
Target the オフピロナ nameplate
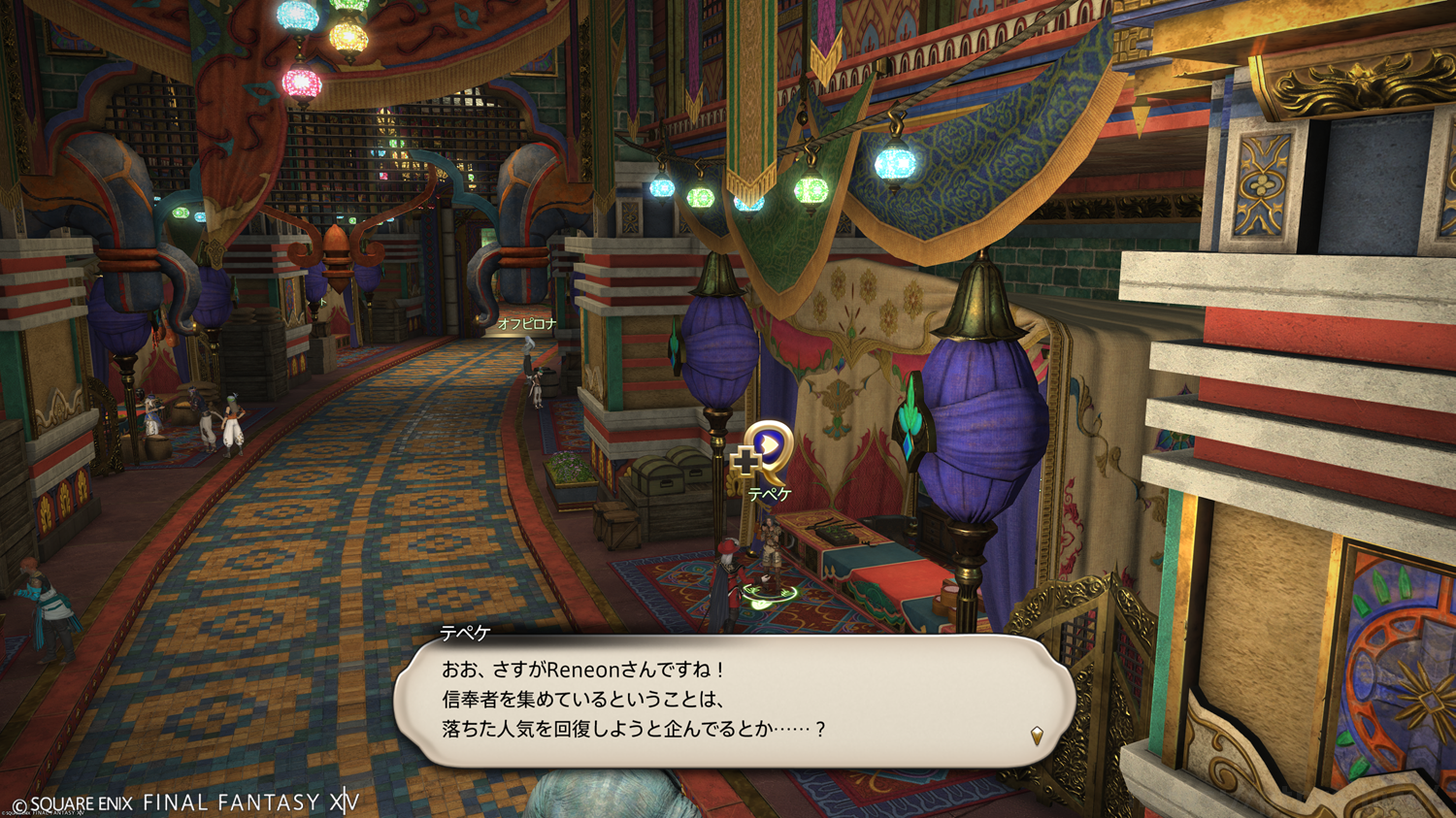(527, 324)
